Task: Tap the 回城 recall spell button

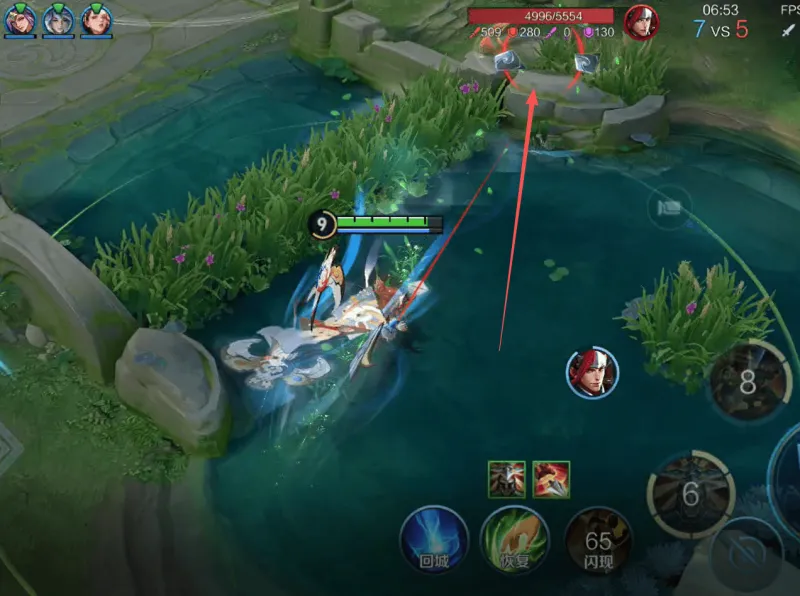Action: 435,540
